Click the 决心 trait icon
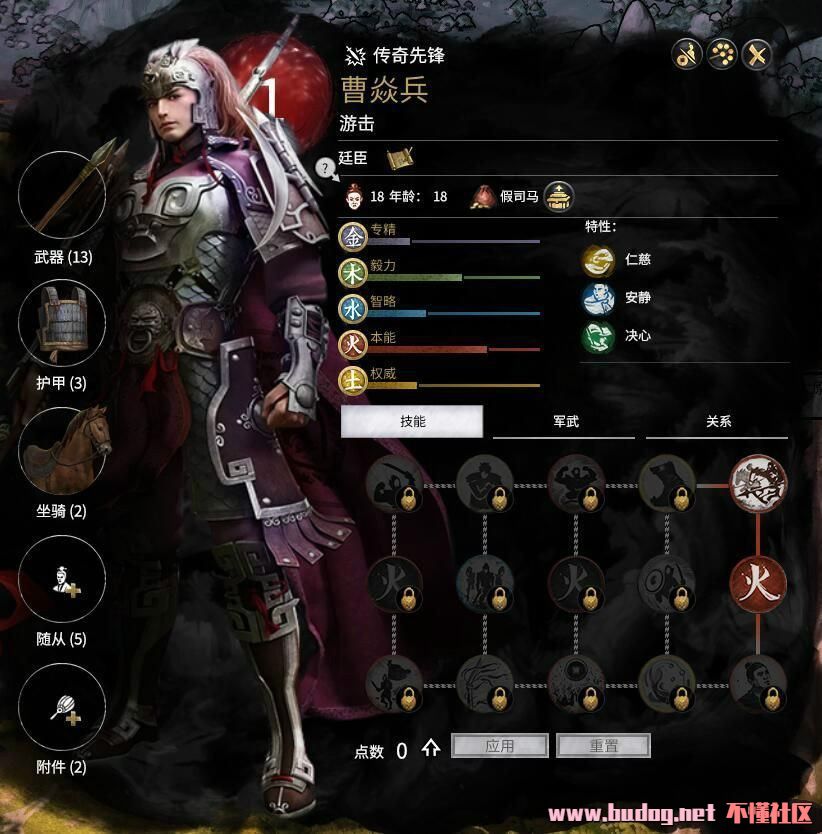The height and width of the screenshot is (834, 822). [598, 336]
